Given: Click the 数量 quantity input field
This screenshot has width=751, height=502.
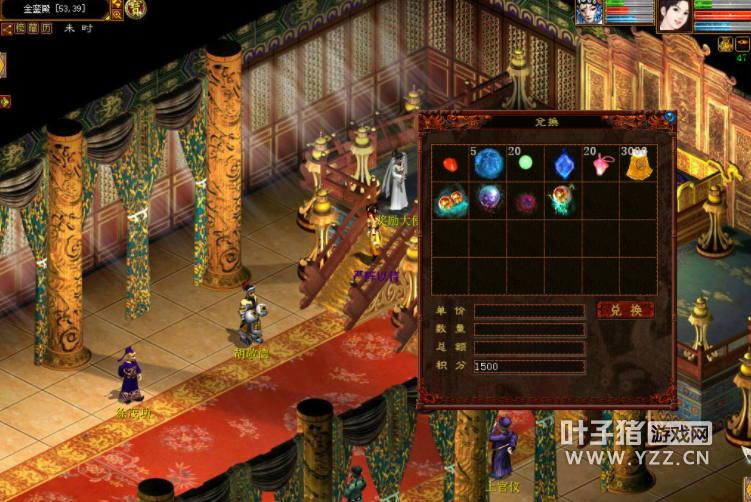Looking at the screenshot, I should coord(529,329).
